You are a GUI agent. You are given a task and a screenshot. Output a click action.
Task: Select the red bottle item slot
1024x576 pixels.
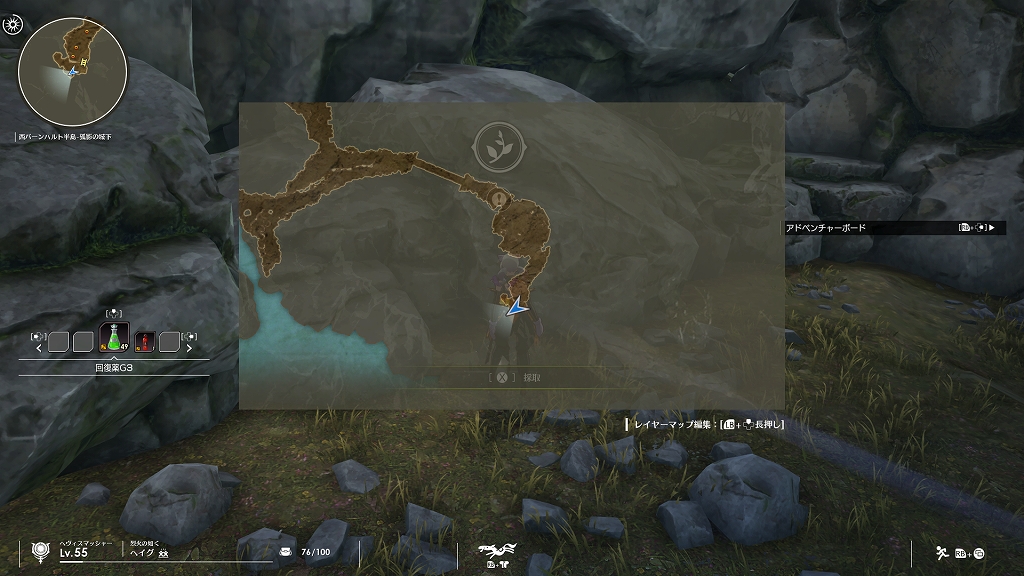click(x=143, y=342)
